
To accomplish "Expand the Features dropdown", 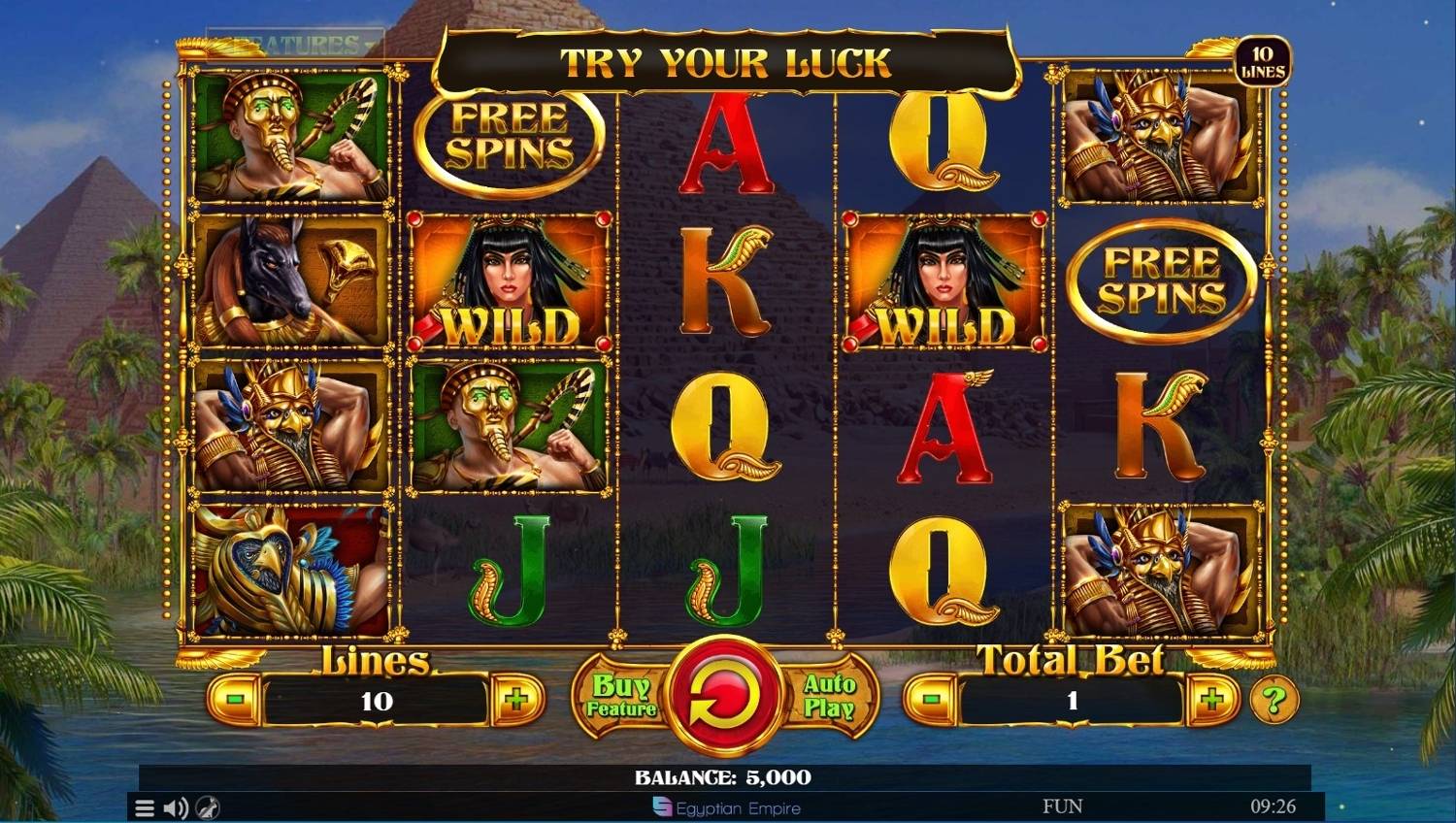I will tap(297, 45).
